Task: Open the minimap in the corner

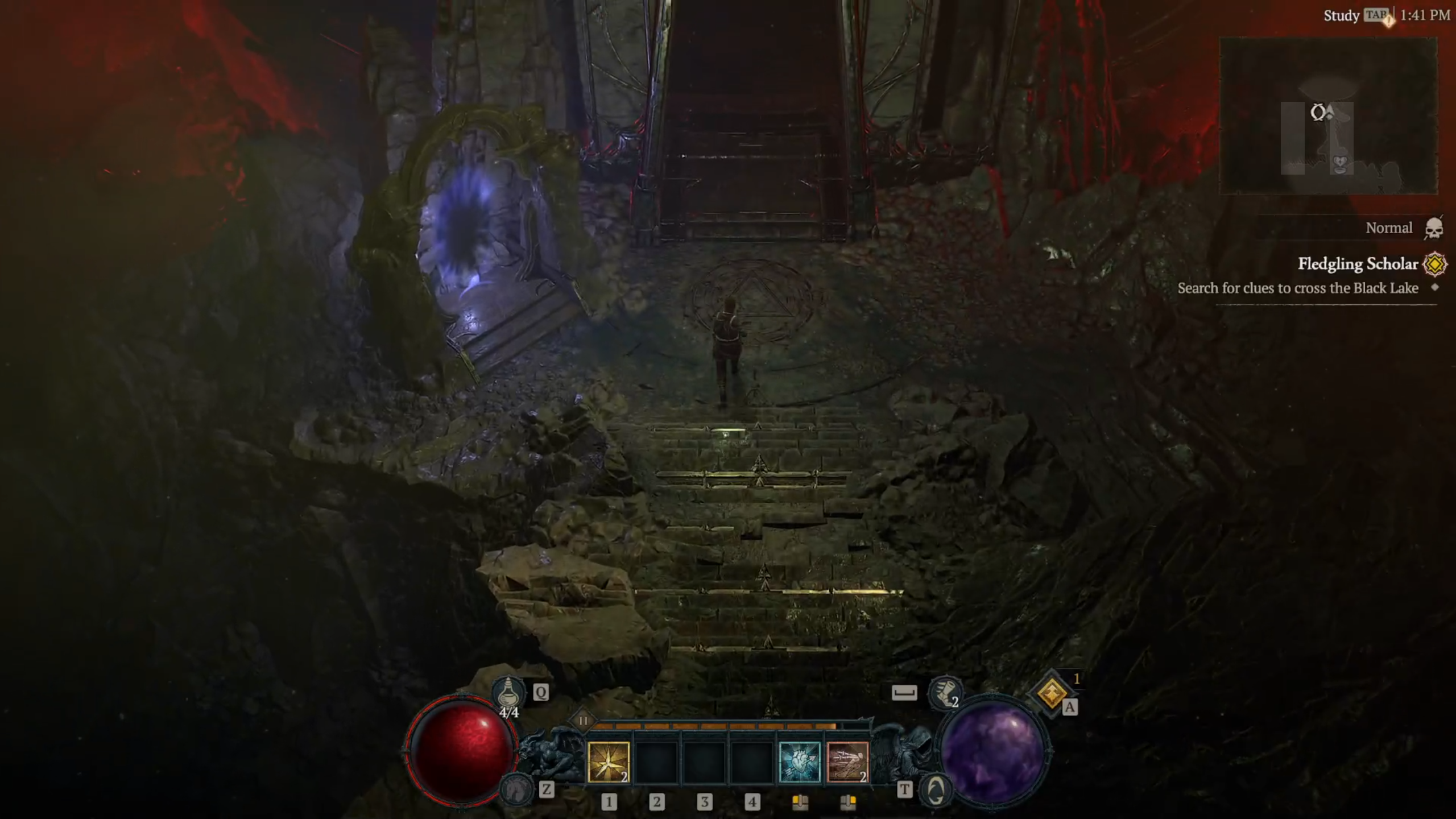Action: 1328,116
